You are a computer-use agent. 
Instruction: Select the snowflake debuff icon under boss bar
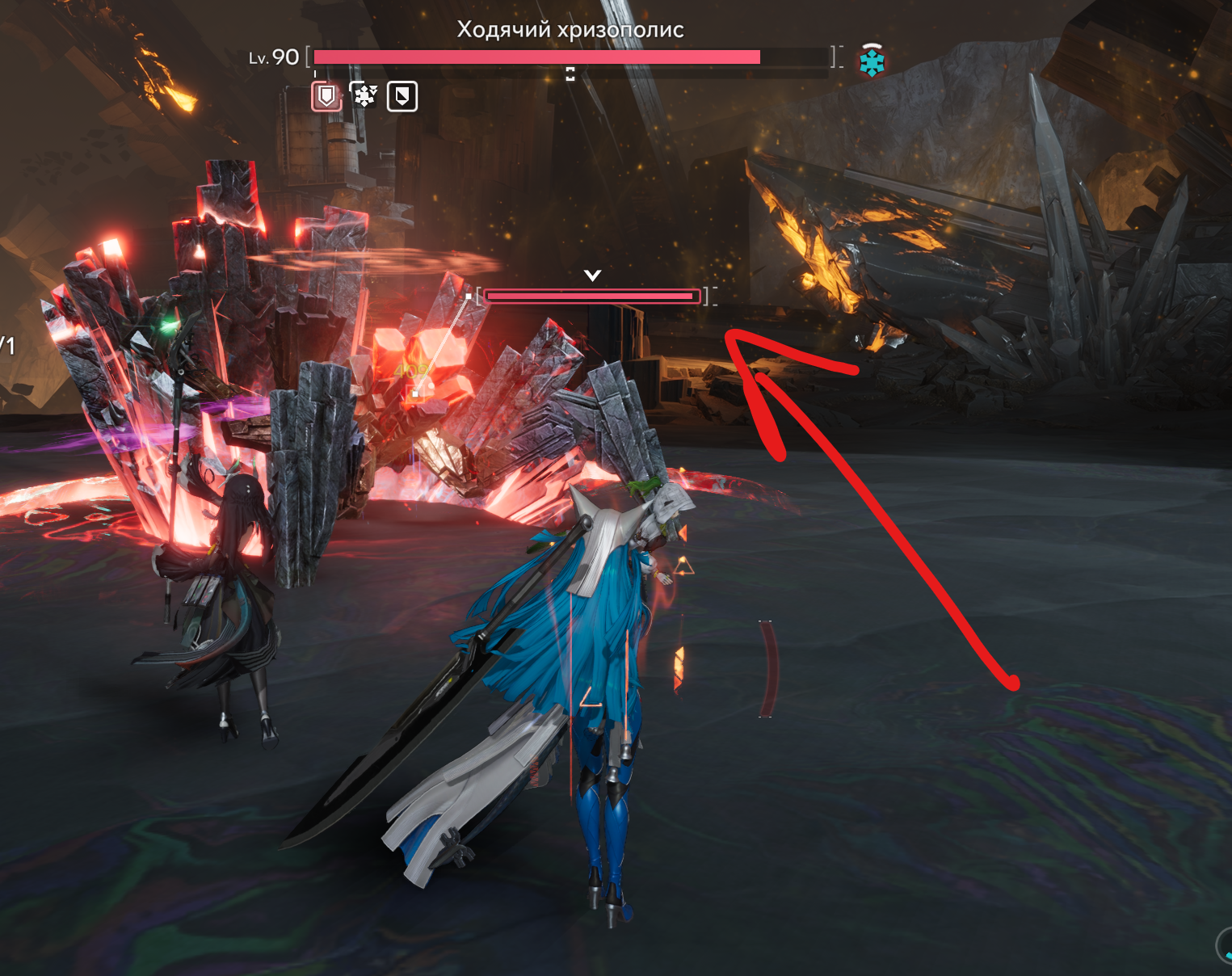point(364,97)
